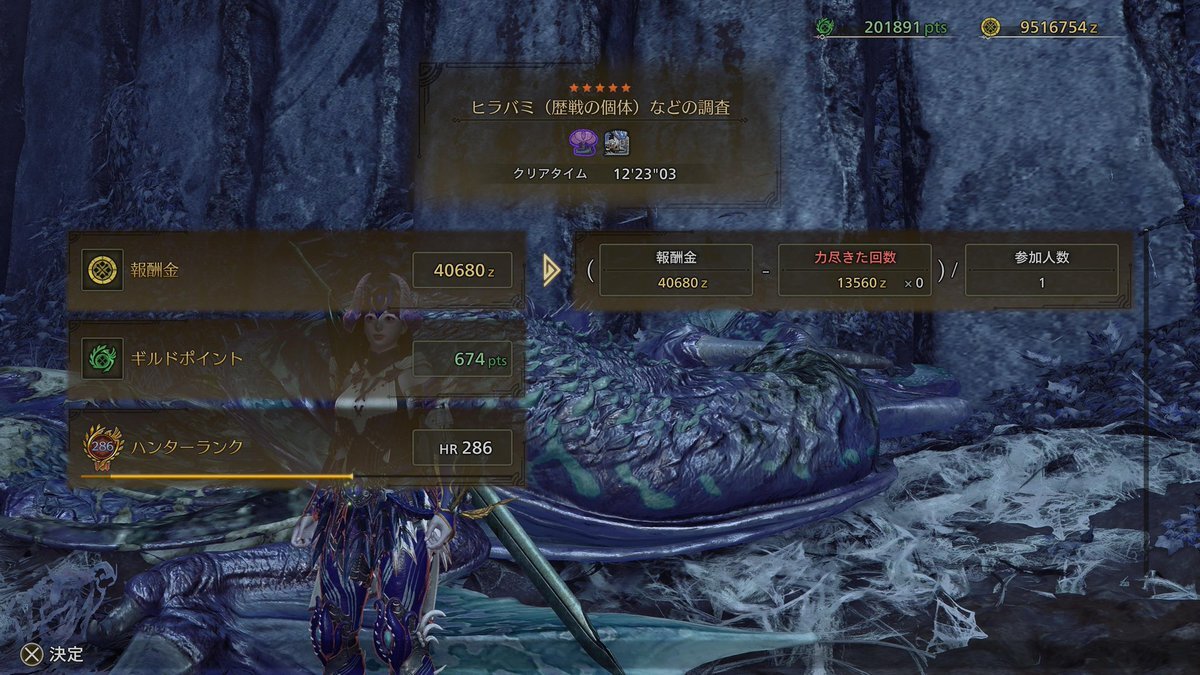Image resolution: width=1200 pixels, height=675 pixels.
Task: Select the ギルドポイント guild points row
Action: [296, 358]
